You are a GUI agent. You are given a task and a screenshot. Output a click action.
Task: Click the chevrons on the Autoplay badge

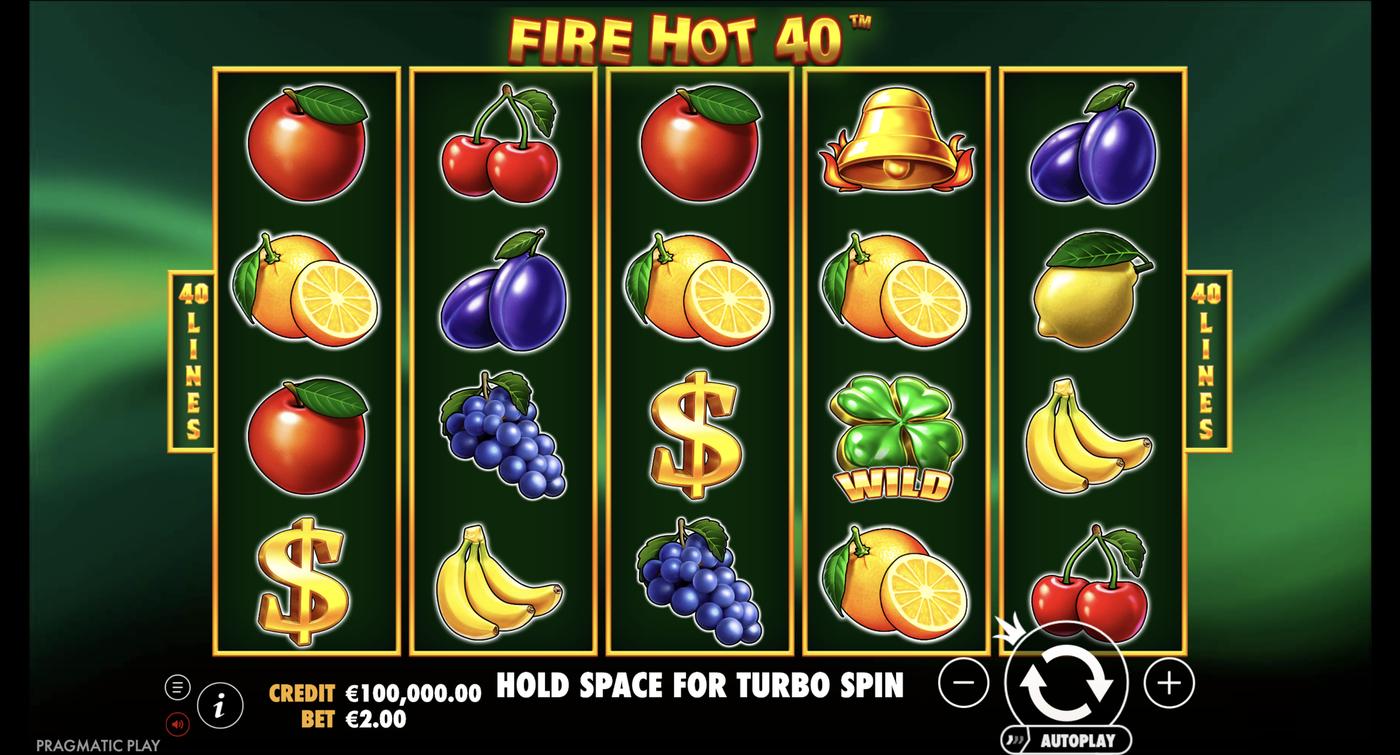click(1015, 738)
